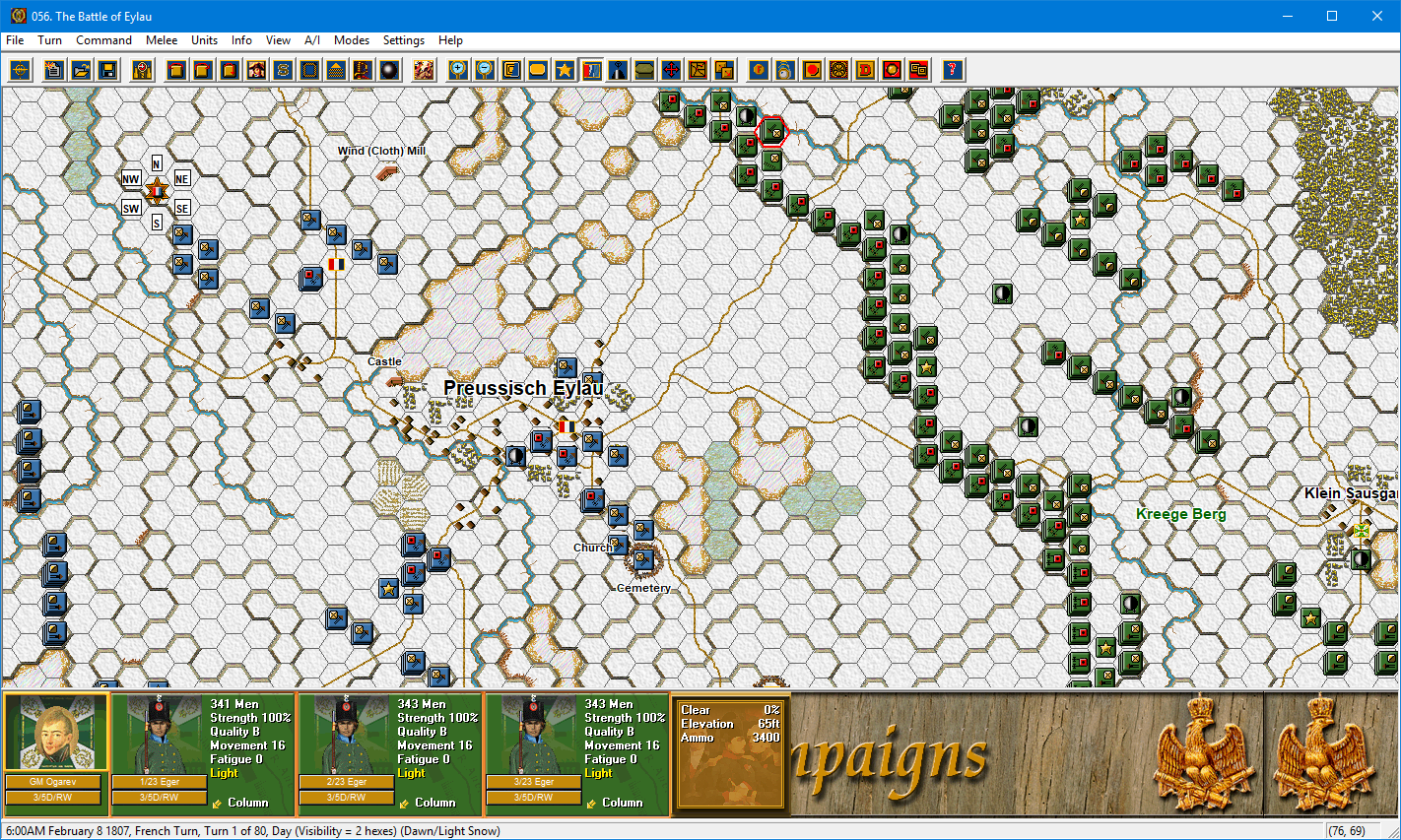Open the A/I menu
This screenshot has height=840, width=1401.
click(x=311, y=40)
